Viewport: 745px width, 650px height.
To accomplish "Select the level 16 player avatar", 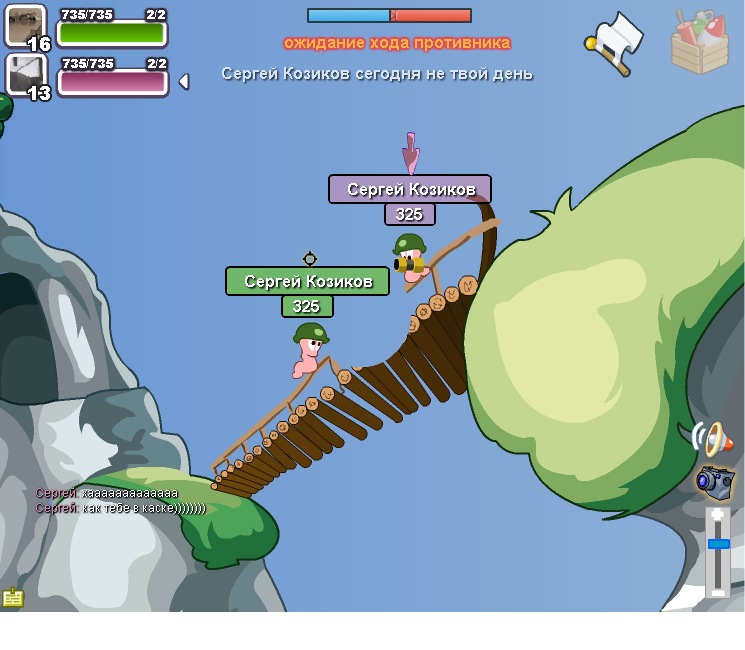I will click(x=26, y=25).
